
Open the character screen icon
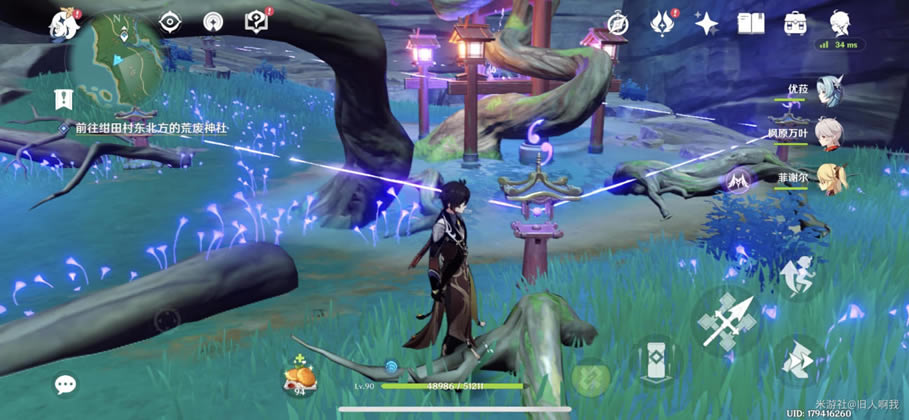839,22
